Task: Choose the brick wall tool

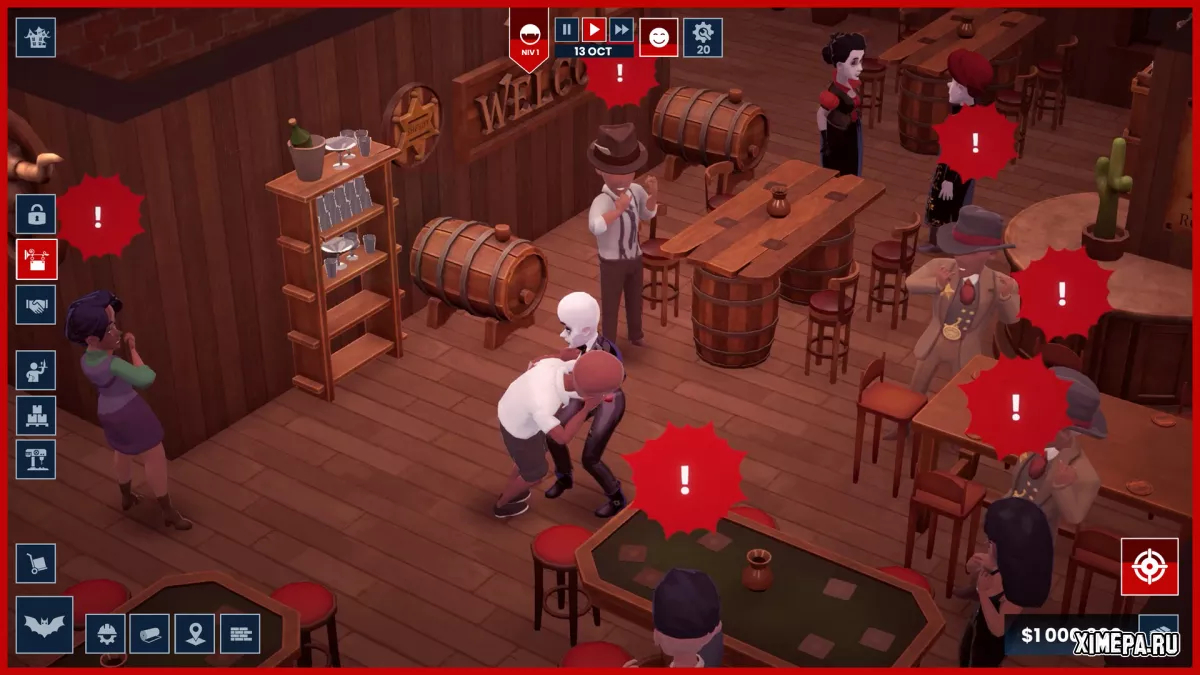Action: [240, 633]
